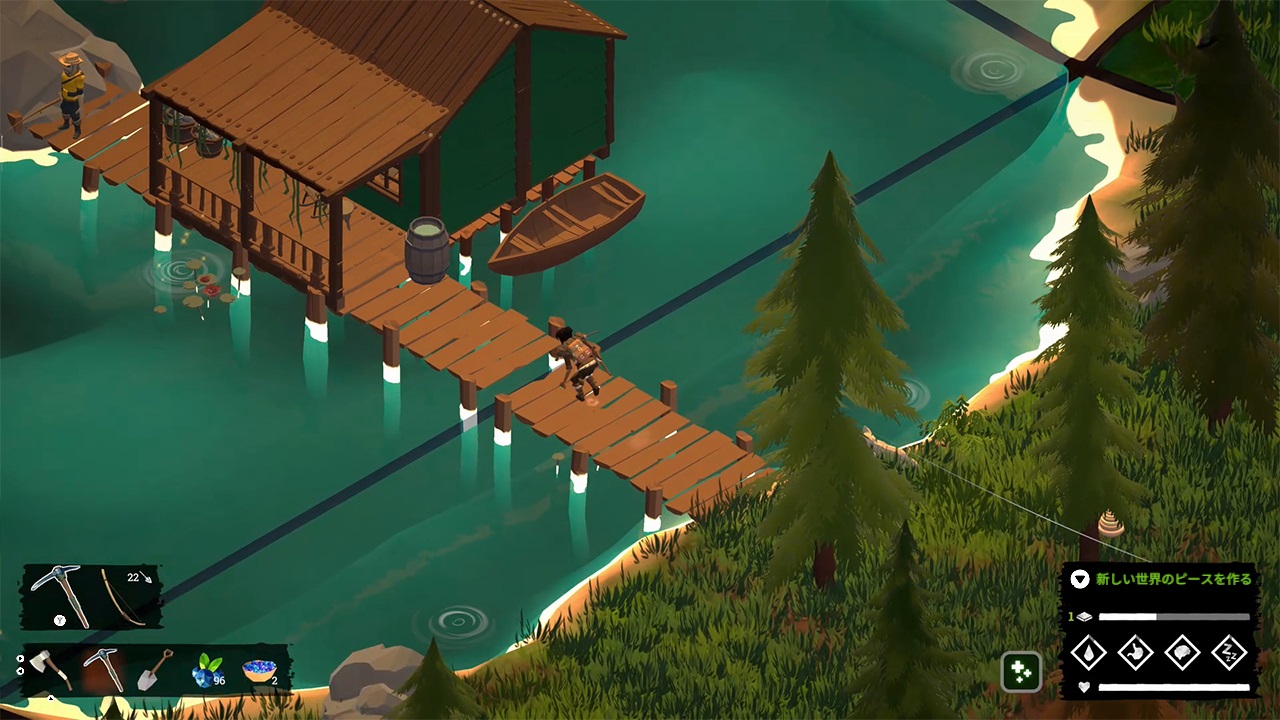Pick the blueberries stack of 96
Image resolution: width=1280 pixels, height=720 pixels.
tap(208, 670)
